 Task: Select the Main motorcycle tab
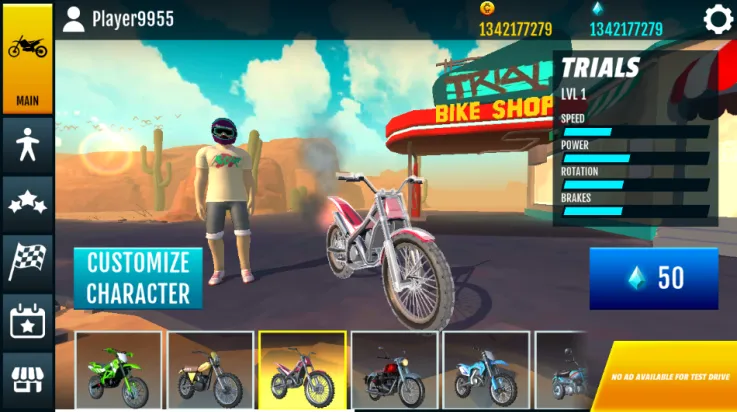click(x=27, y=58)
